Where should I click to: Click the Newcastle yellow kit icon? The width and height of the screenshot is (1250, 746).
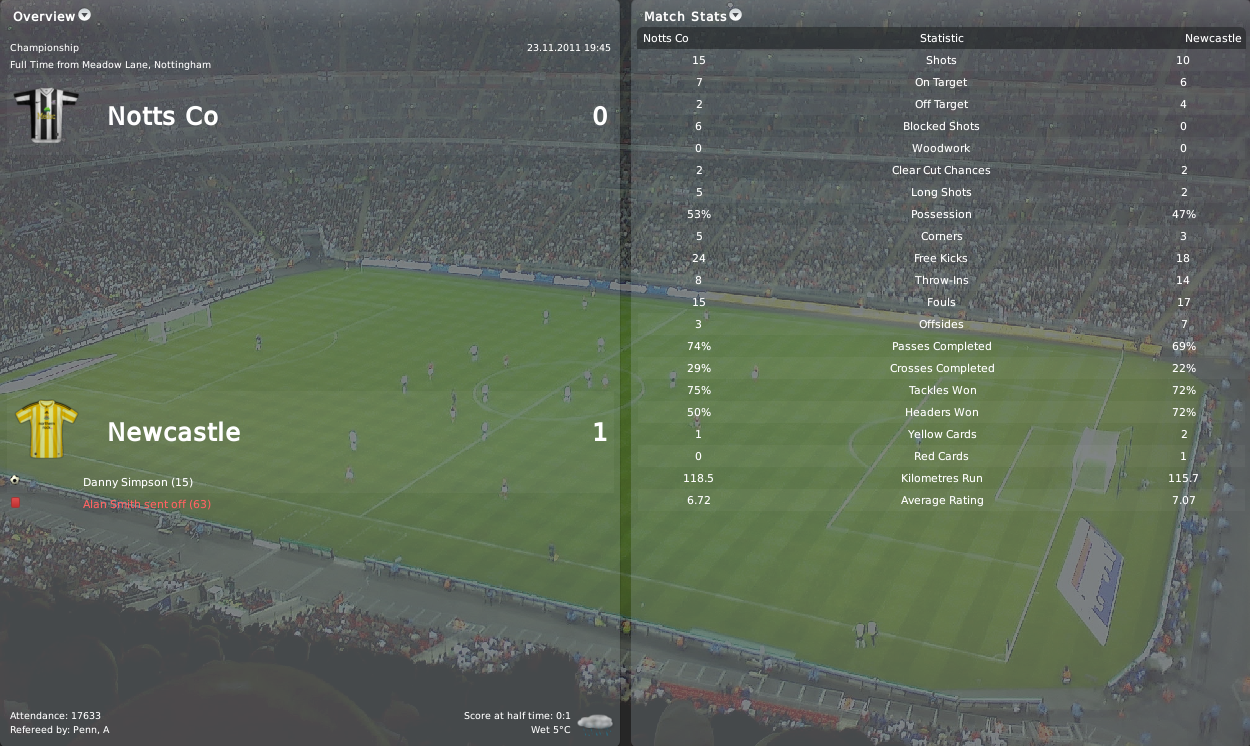point(46,430)
